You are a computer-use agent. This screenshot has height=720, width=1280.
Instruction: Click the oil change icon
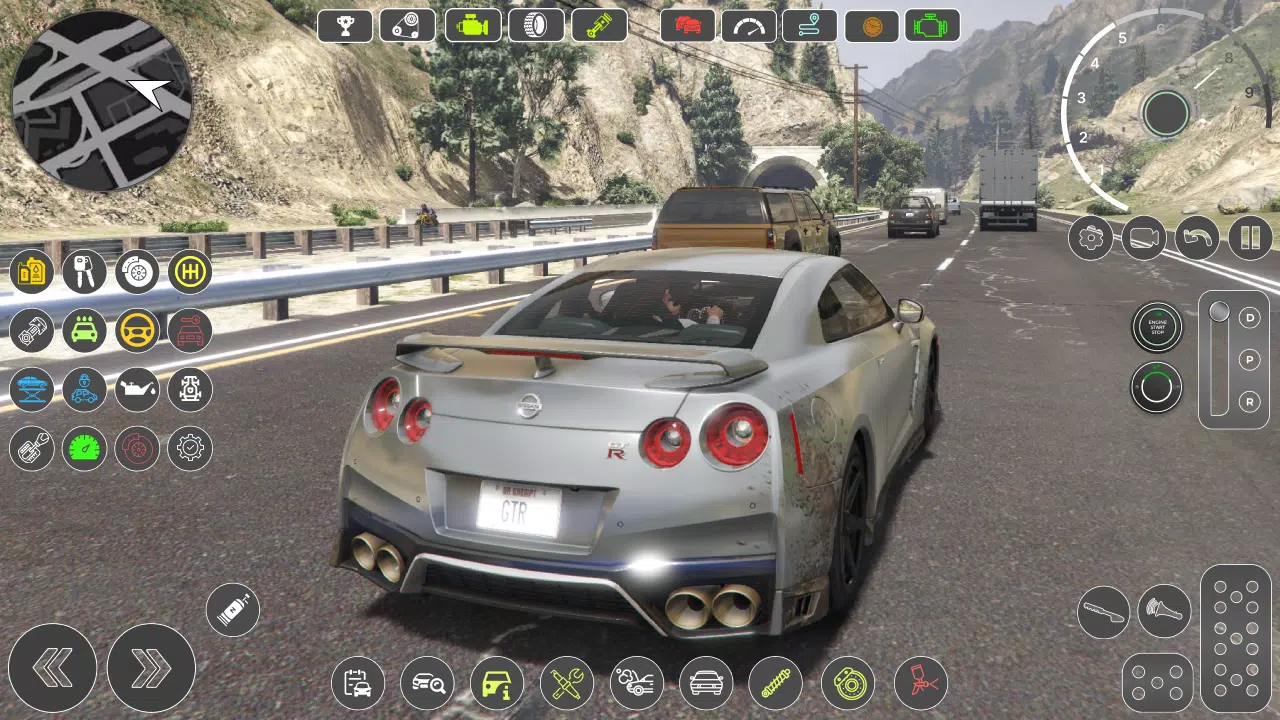pos(137,390)
